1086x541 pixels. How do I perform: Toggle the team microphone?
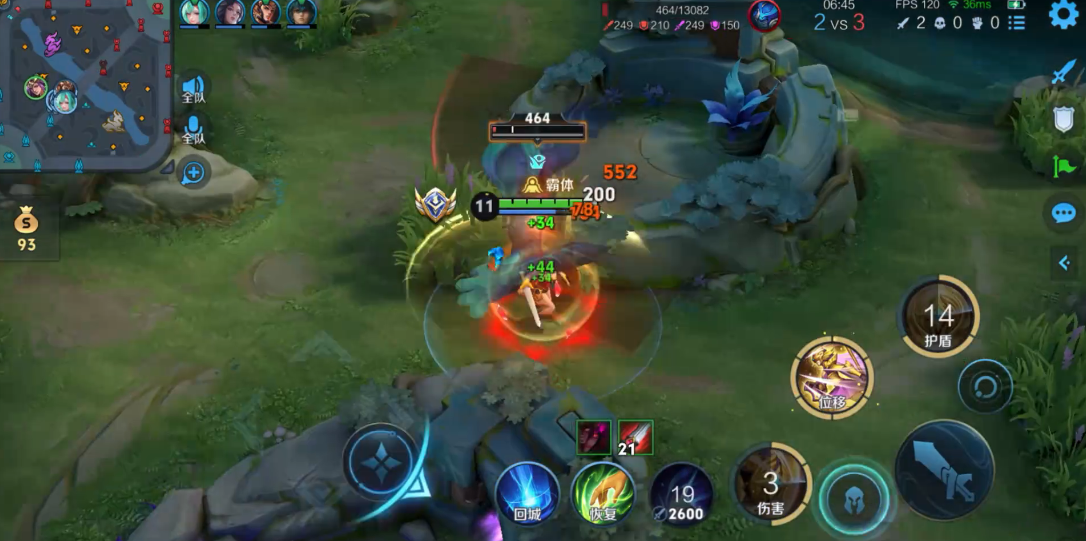(193, 128)
